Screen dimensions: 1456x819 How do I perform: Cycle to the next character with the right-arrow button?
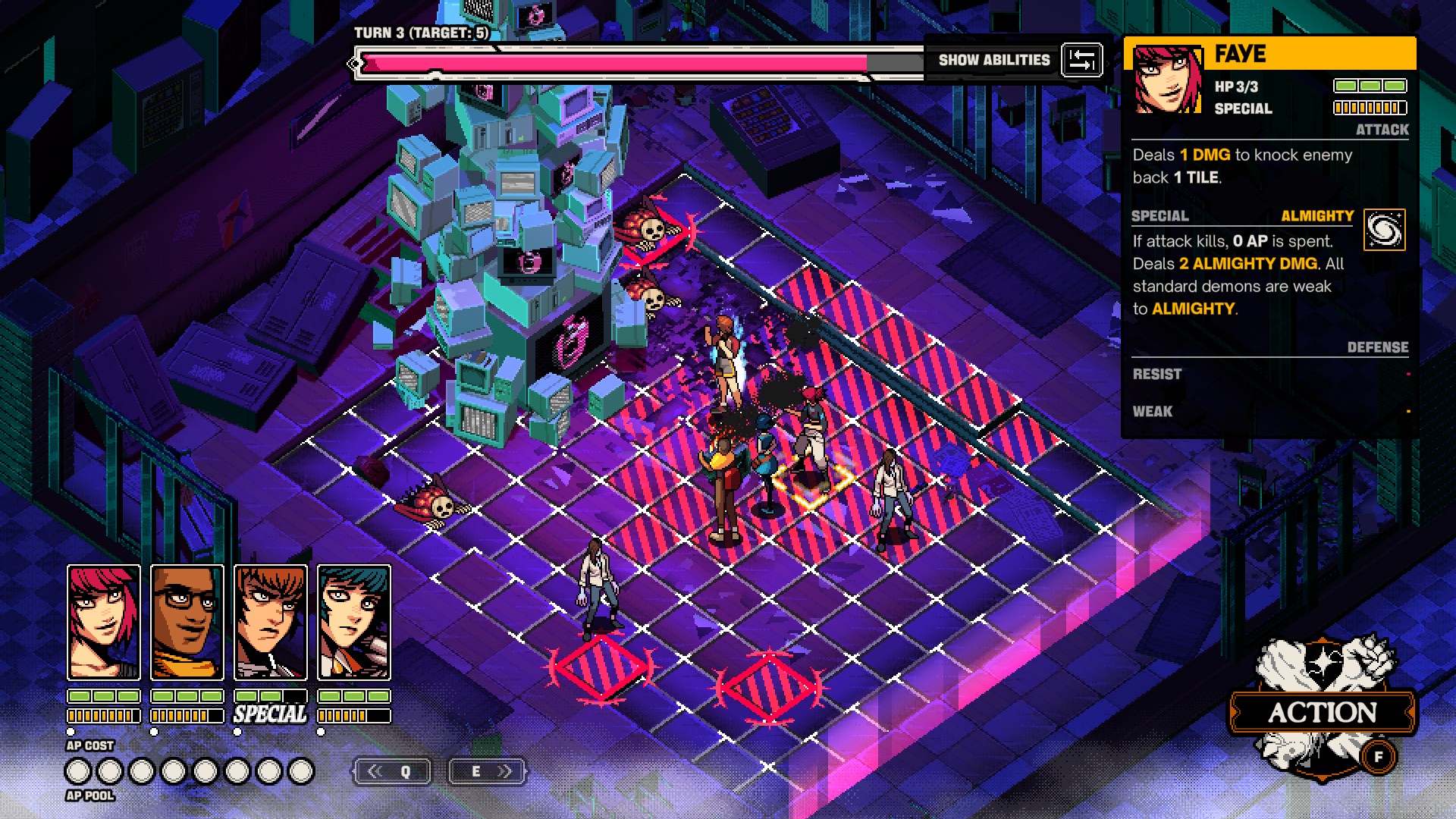487,771
